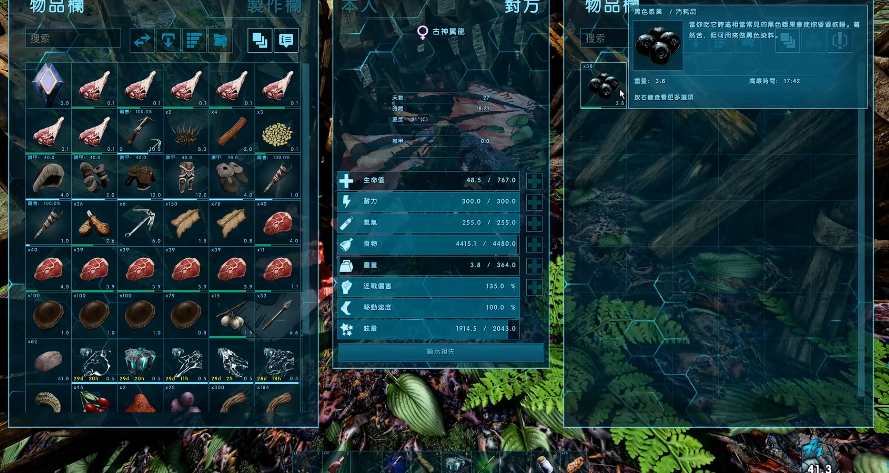Image resolution: width=889 pixels, height=473 pixels.
Task: Click the transfer all items arrows button
Action: coord(142,40)
